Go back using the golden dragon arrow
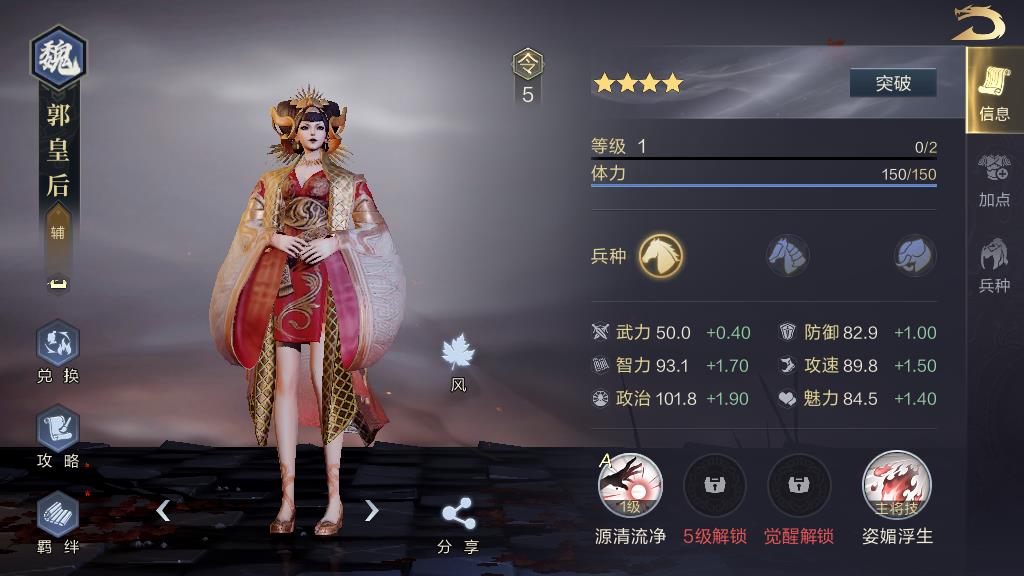The image size is (1024, 576). pyautogui.click(x=977, y=23)
